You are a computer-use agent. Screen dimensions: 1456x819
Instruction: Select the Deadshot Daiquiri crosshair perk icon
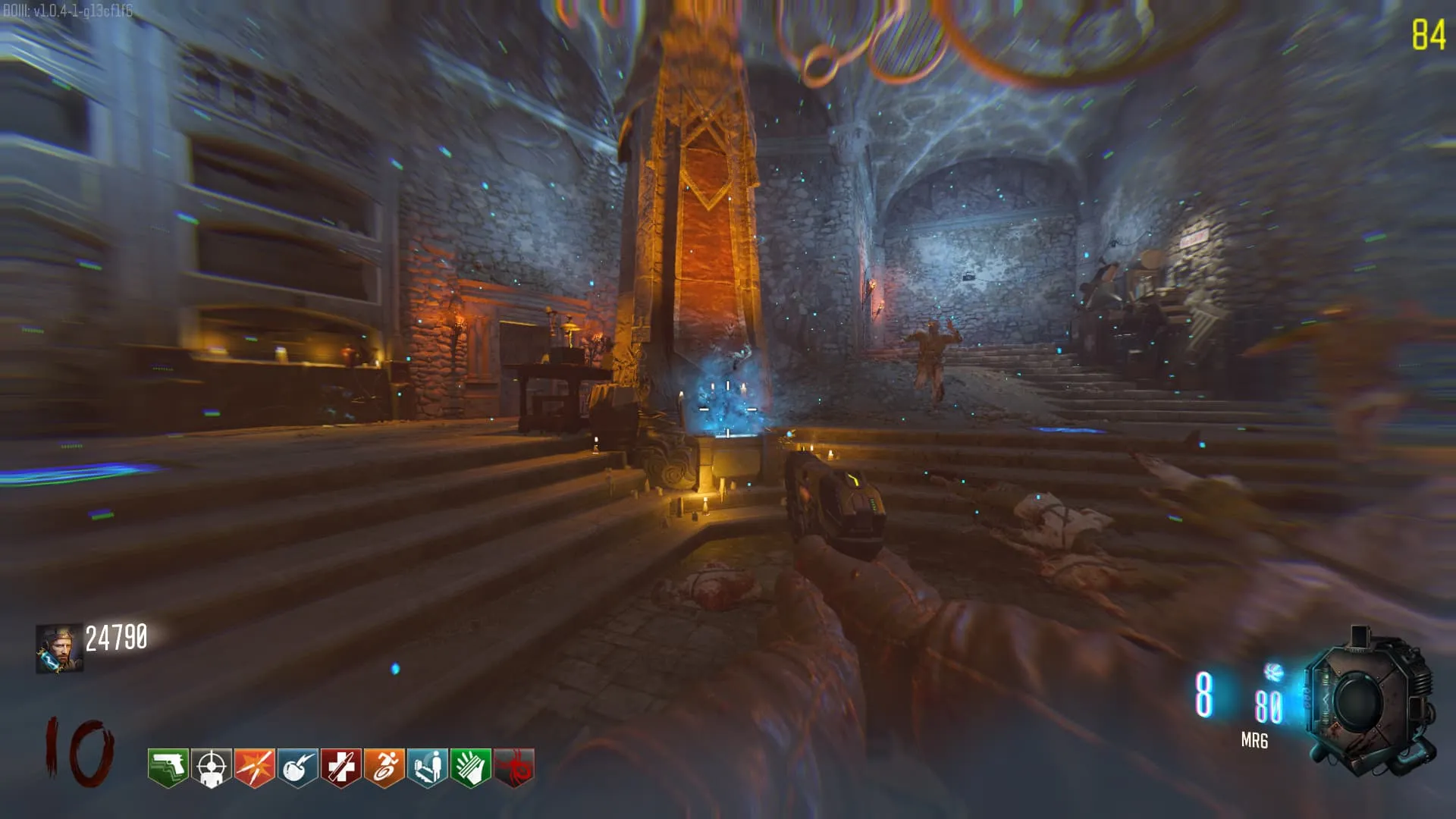pos(211,767)
